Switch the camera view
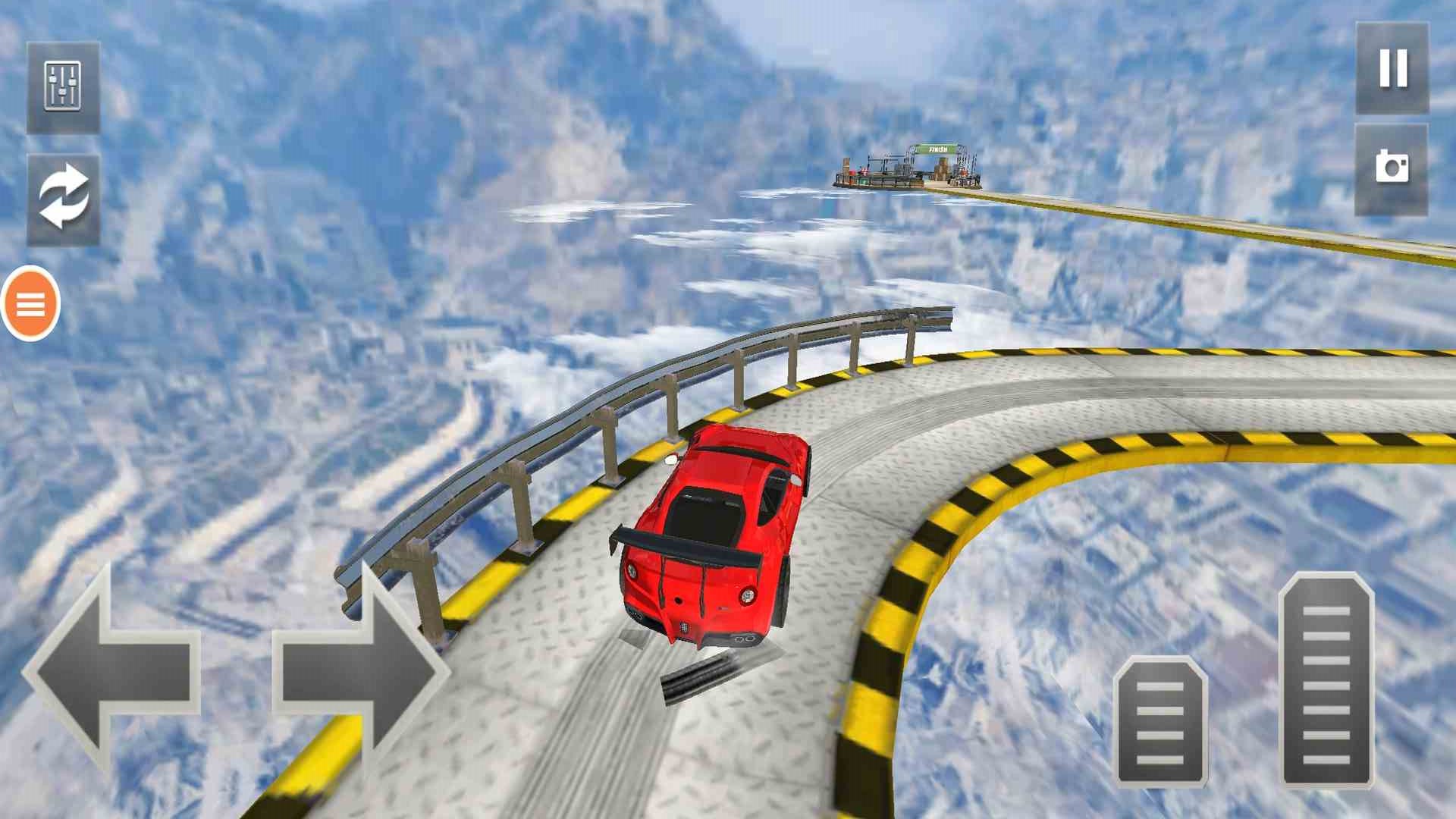Image resolution: width=1456 pixels, height=819 pixels. point(1391,168)
